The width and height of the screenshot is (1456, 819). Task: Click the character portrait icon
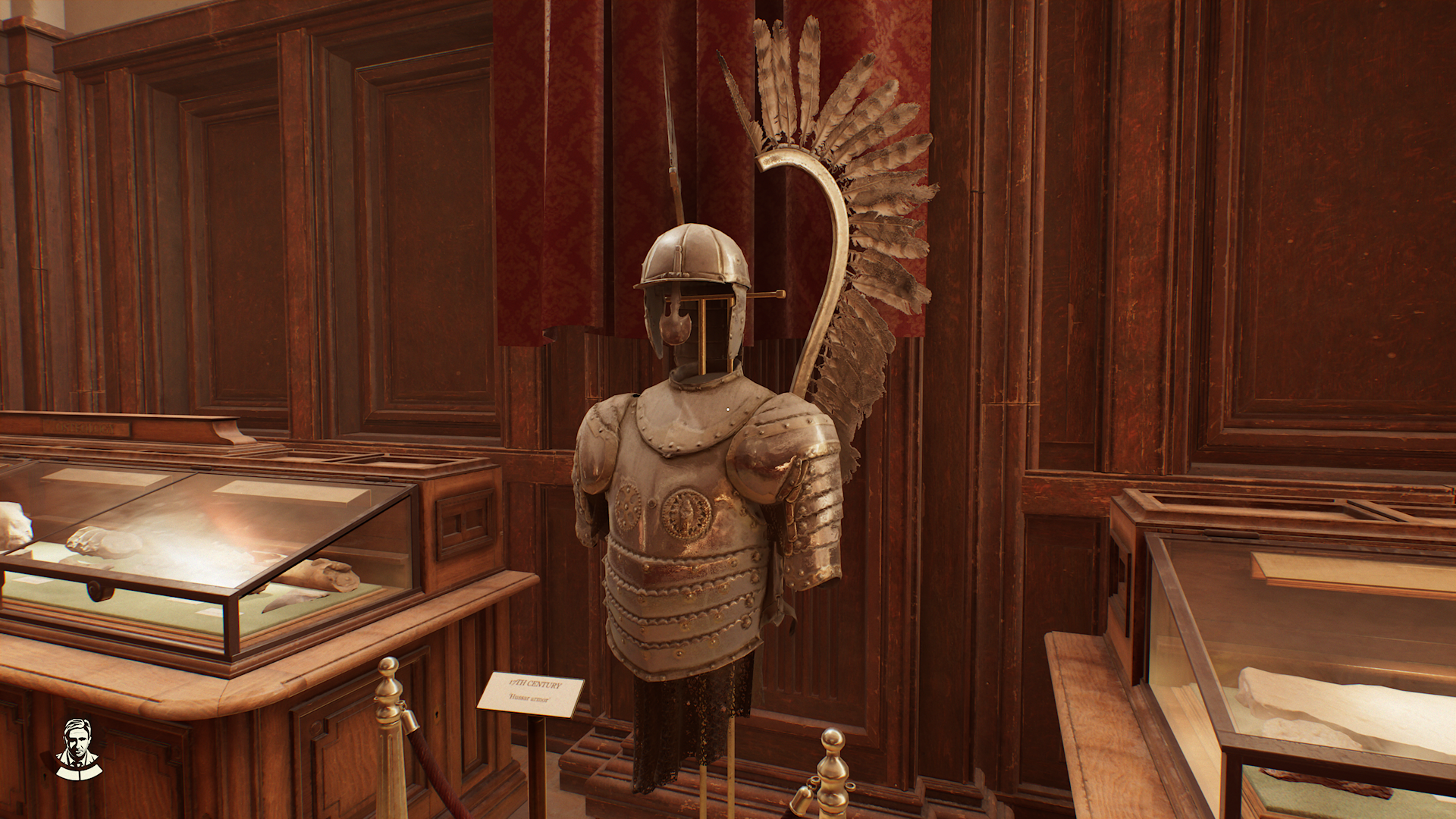pos(79,748)
